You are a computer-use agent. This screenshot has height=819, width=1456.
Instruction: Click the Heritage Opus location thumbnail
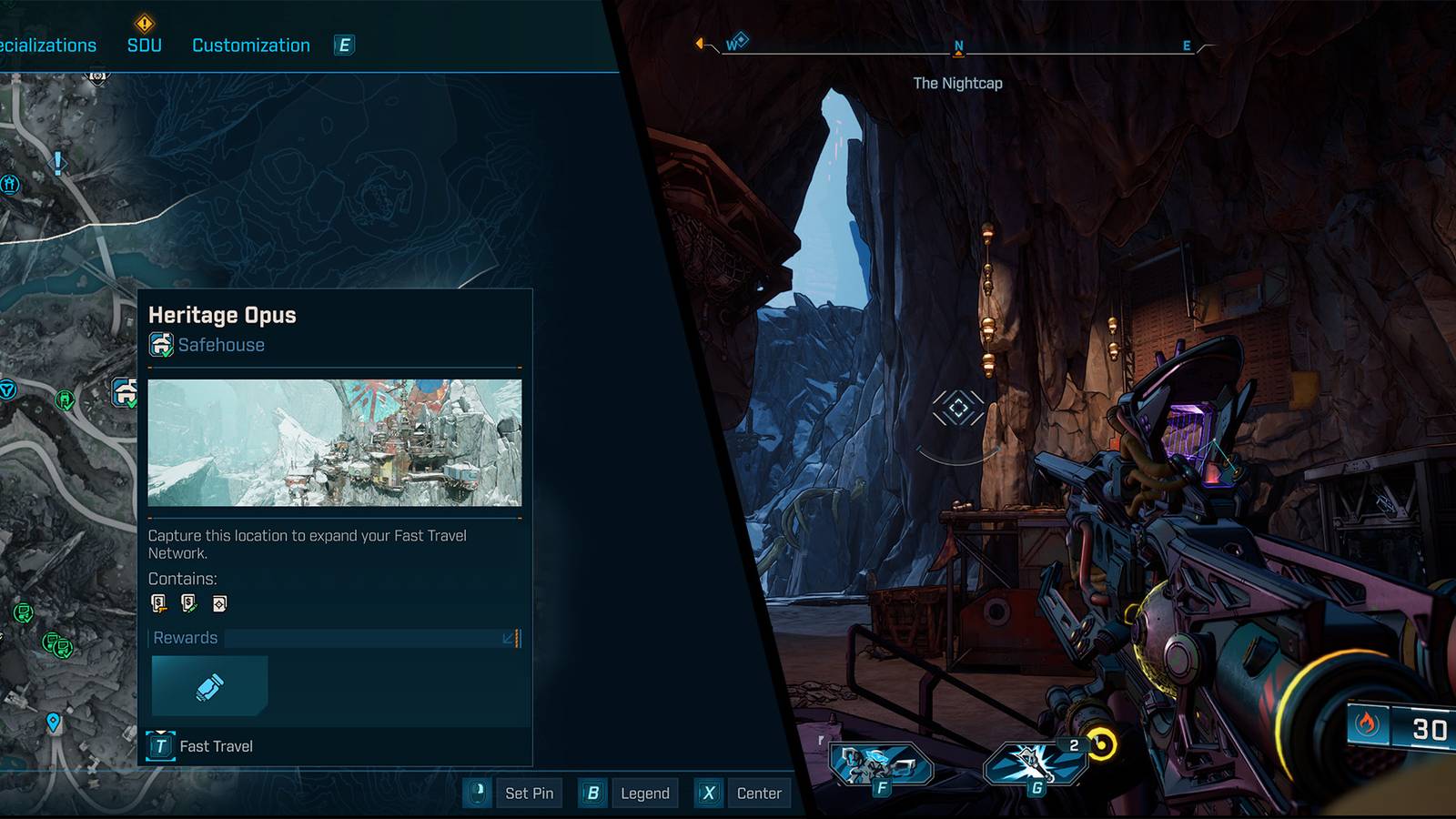[x=334, y=442]
